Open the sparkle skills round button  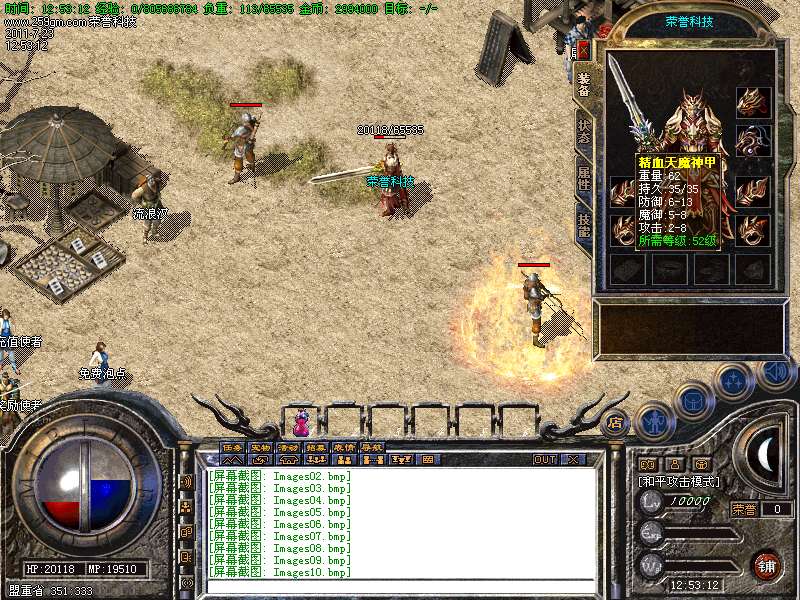pyautogui.click(x=735, y=380)
